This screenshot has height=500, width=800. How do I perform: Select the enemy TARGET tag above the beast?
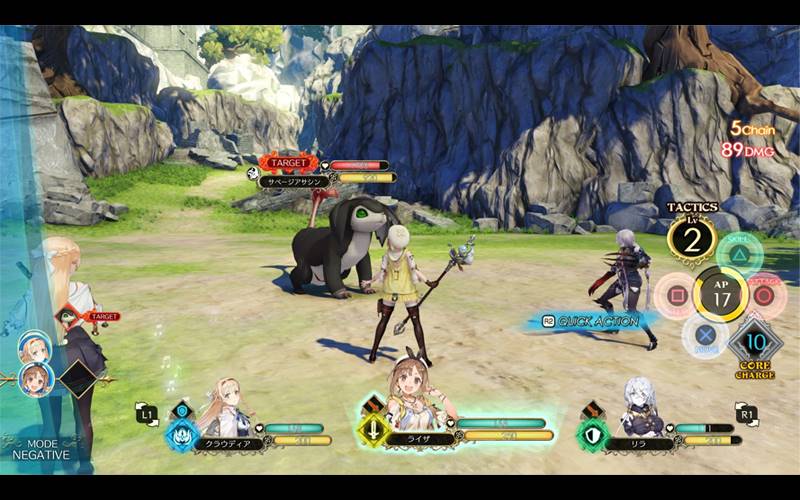point(288,162)
